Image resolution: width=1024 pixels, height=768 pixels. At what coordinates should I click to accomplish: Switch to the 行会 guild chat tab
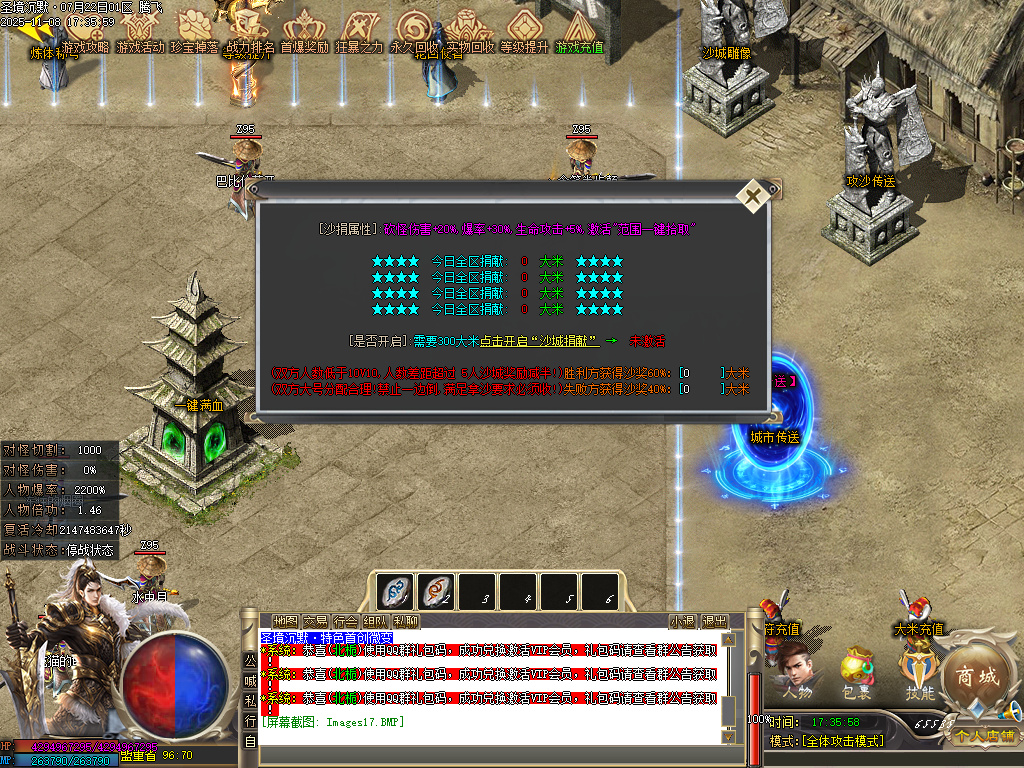point(345,621)
